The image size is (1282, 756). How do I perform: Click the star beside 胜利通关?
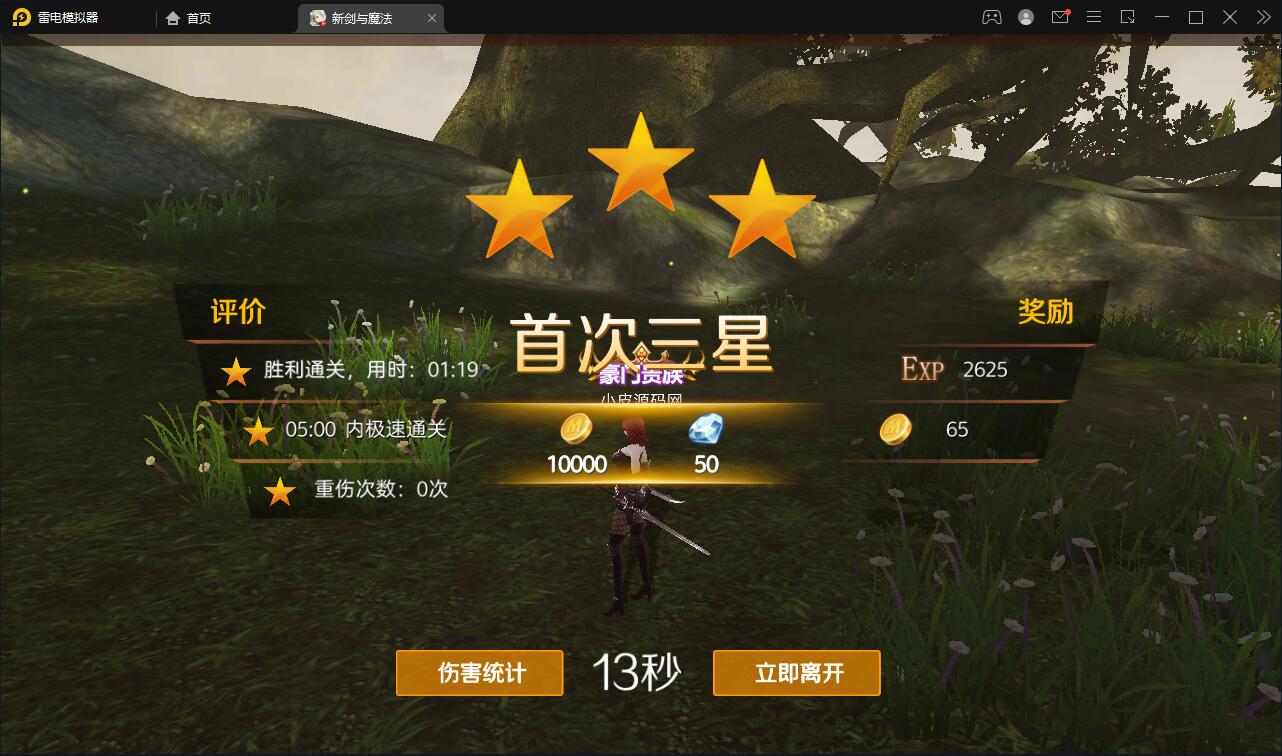(235, 371)
